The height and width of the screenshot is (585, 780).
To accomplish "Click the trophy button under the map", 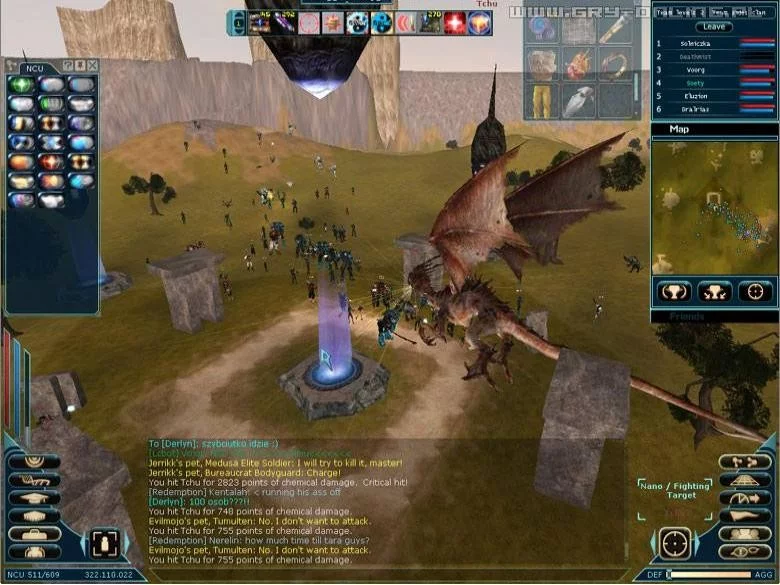I will point(673,292).
